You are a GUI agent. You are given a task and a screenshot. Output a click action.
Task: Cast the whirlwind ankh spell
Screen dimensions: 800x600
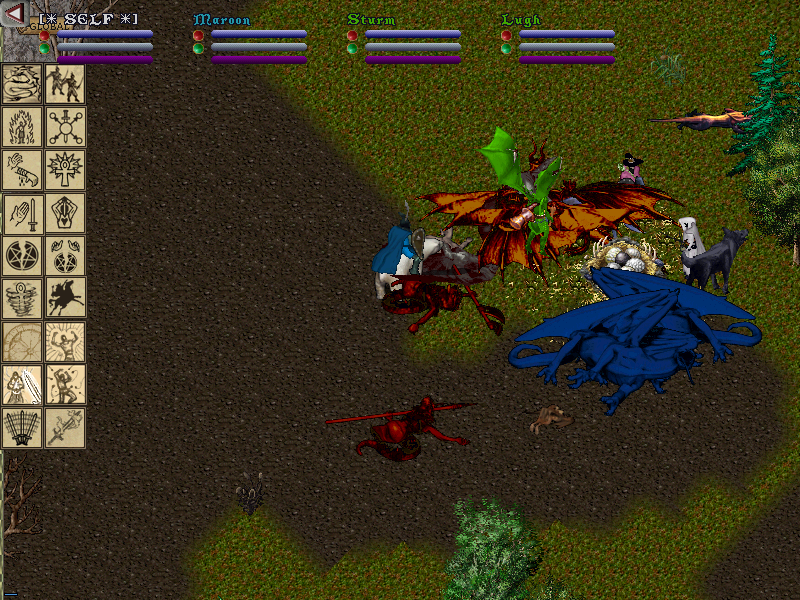click(22, 299)
